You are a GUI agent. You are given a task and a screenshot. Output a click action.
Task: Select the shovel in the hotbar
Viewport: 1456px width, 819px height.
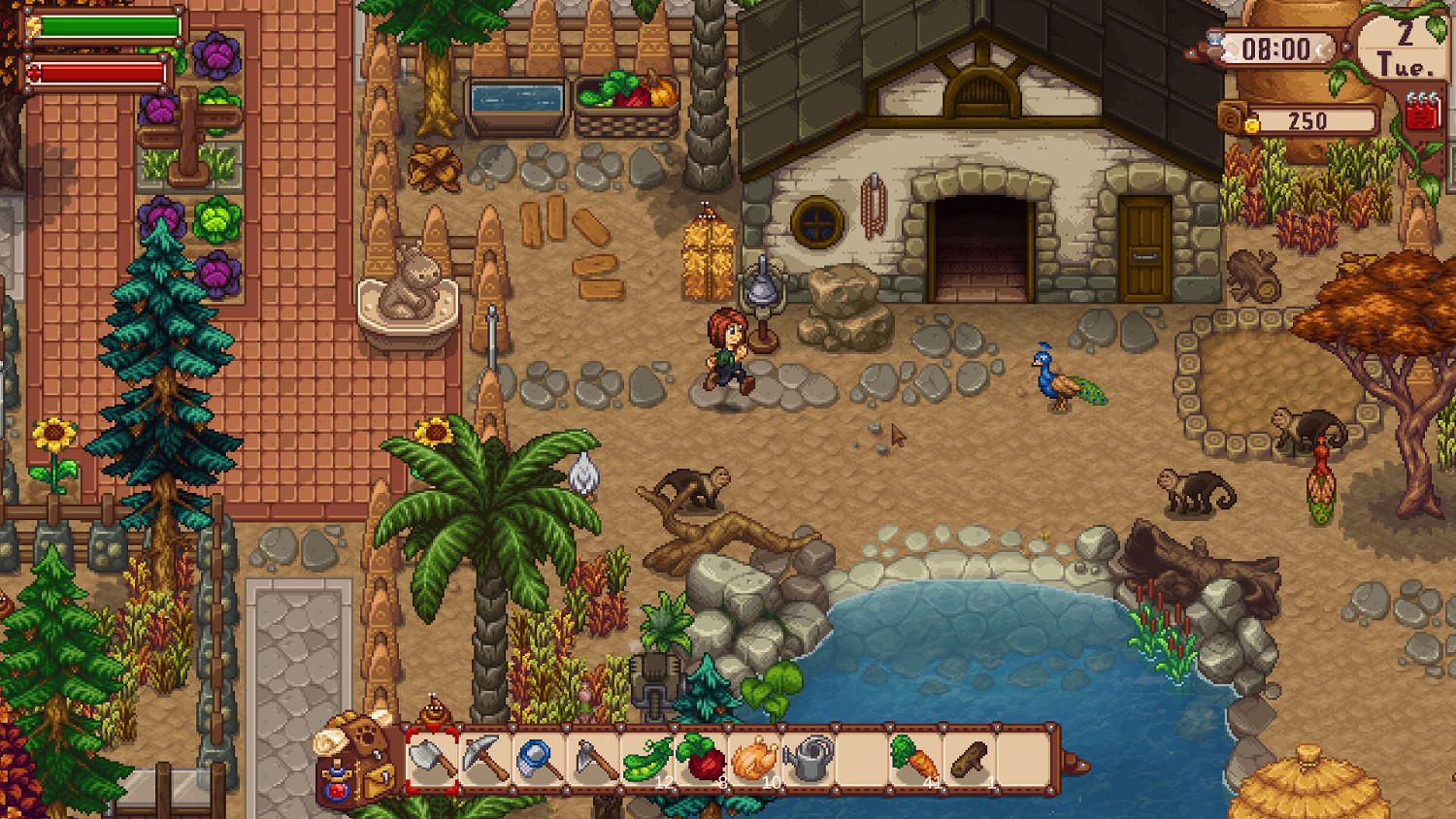click(434, 760)
